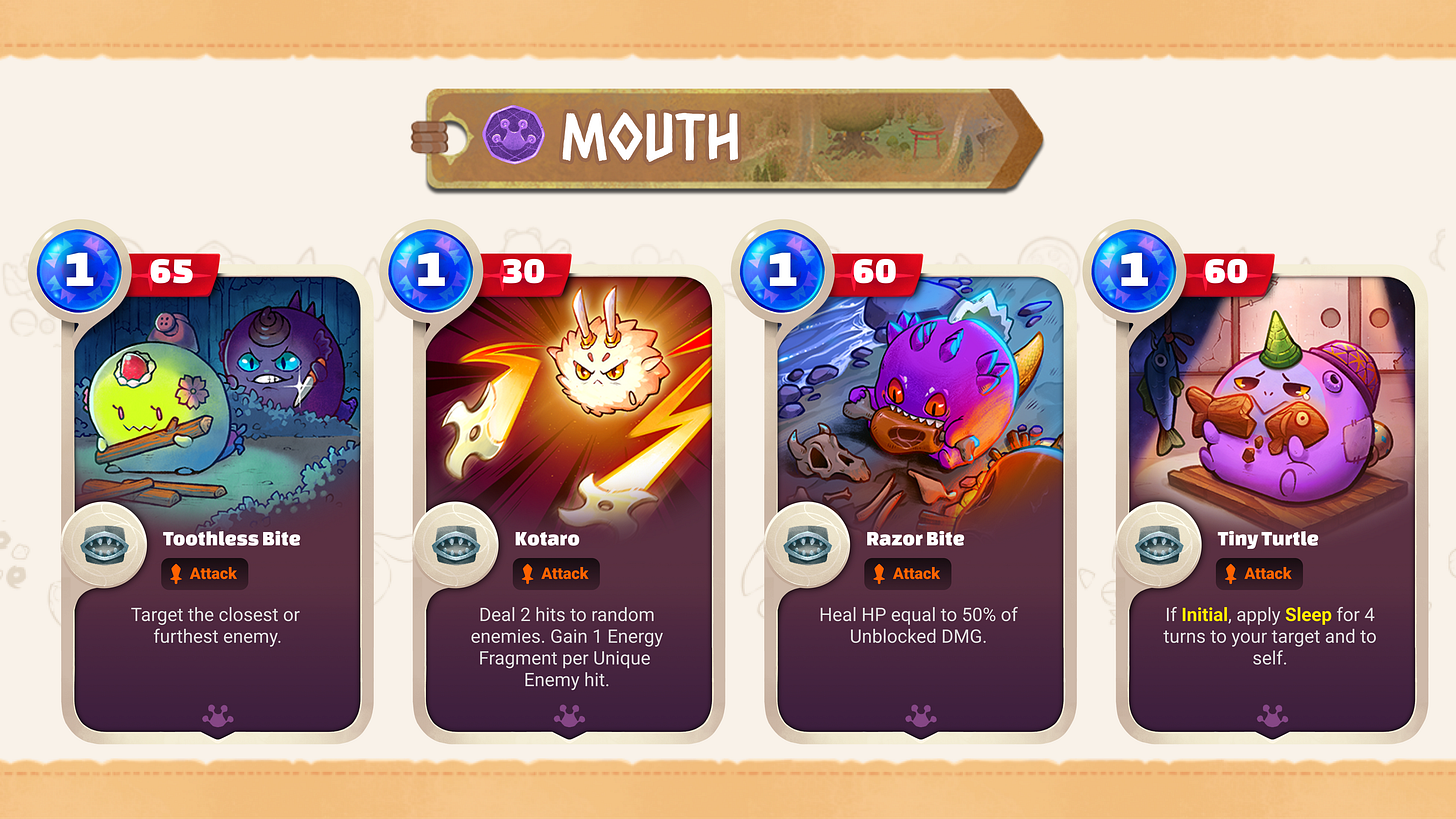The image size is (1456, 819).
Task: Click the mouth part icon on Tiny Turtle
Action: (x=1161, y=545)
